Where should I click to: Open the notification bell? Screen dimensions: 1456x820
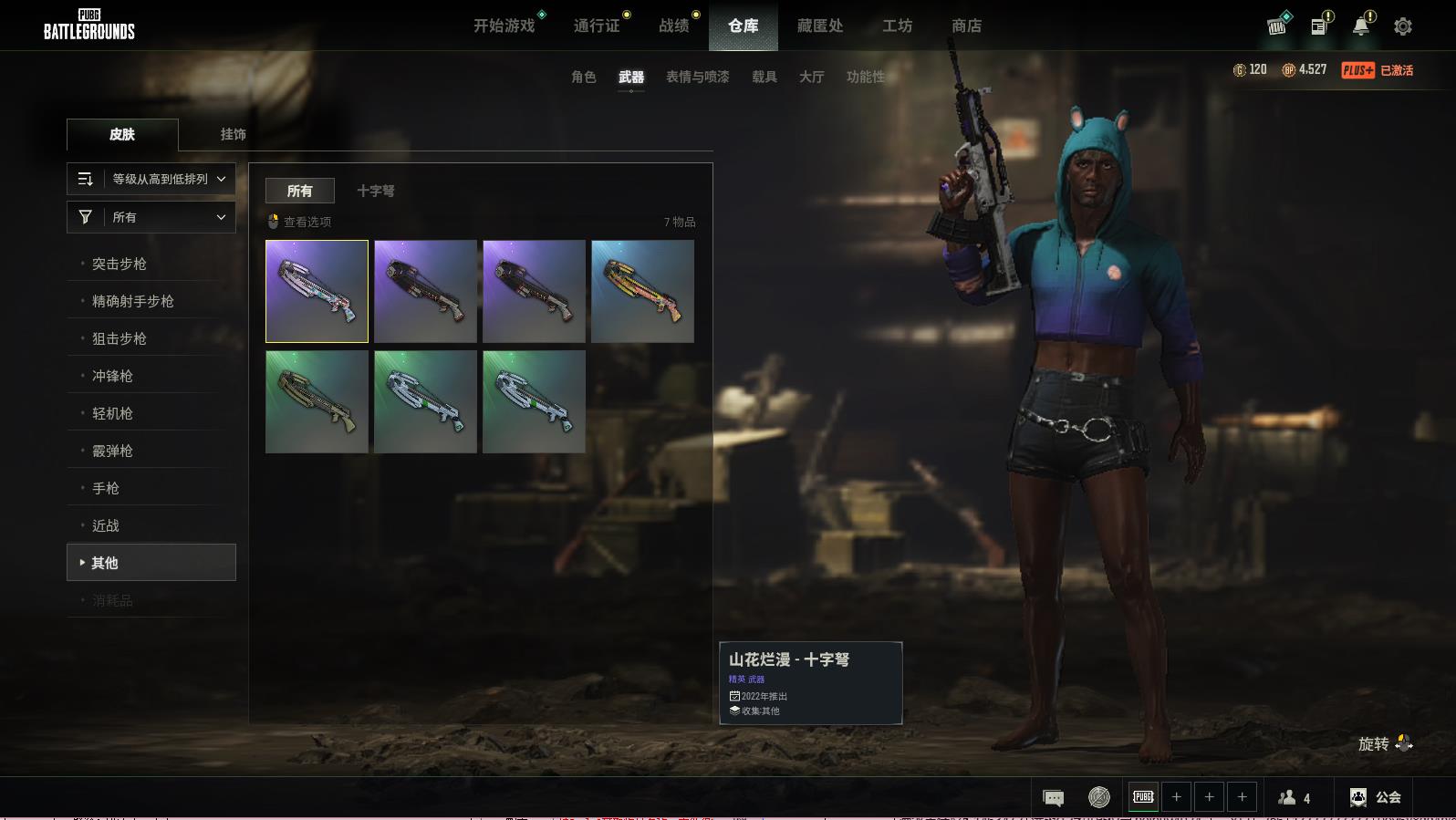click(x=1361, y=26)
